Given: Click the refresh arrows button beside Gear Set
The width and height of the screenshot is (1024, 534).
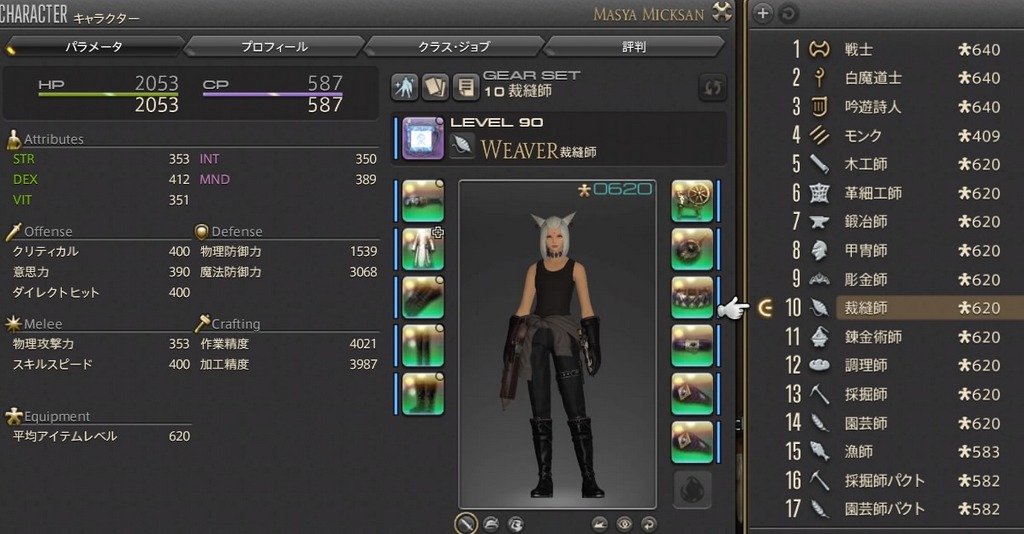Looking at the screenshot, I should coord(712,87).
